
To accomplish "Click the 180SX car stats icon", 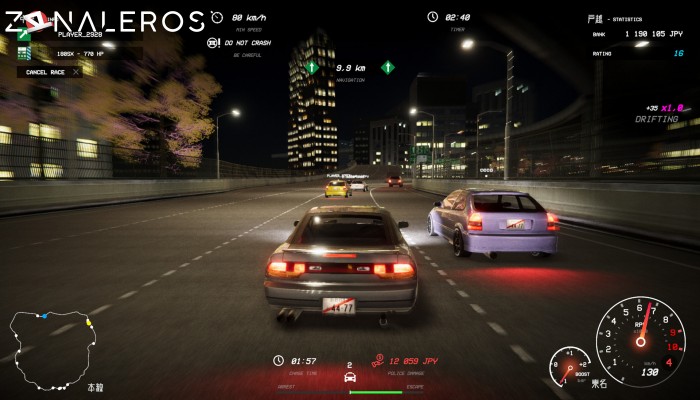I will pyautogui.click(x=24, y=52).
